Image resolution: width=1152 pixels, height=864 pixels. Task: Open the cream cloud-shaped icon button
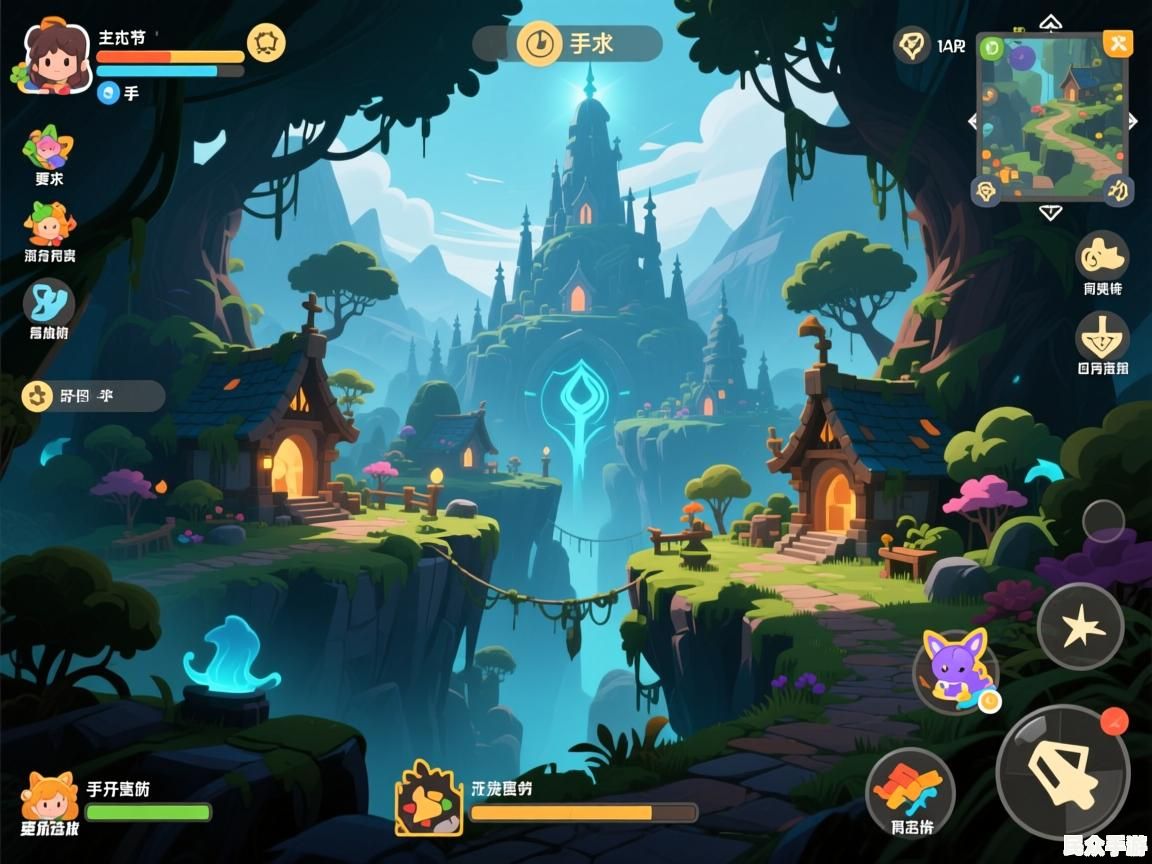pyautogui.click(x=1102, y=257)
